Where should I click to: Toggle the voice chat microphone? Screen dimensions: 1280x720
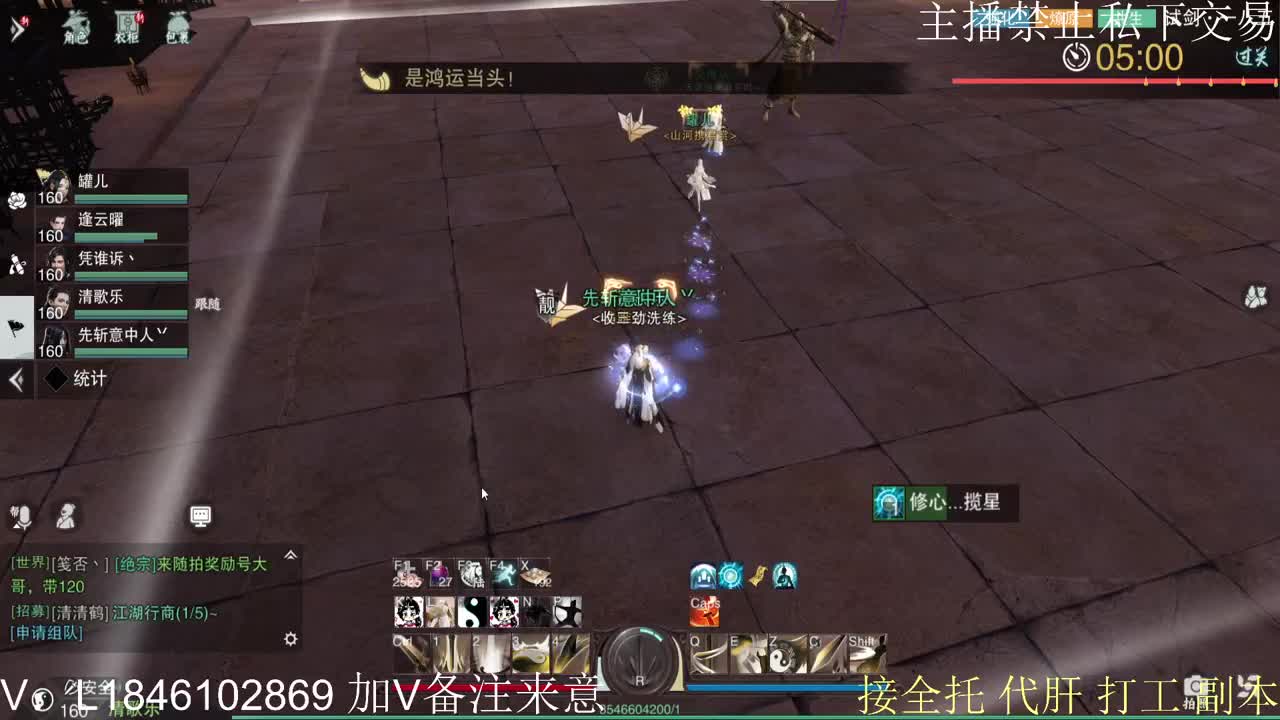[x=23, y=516]
